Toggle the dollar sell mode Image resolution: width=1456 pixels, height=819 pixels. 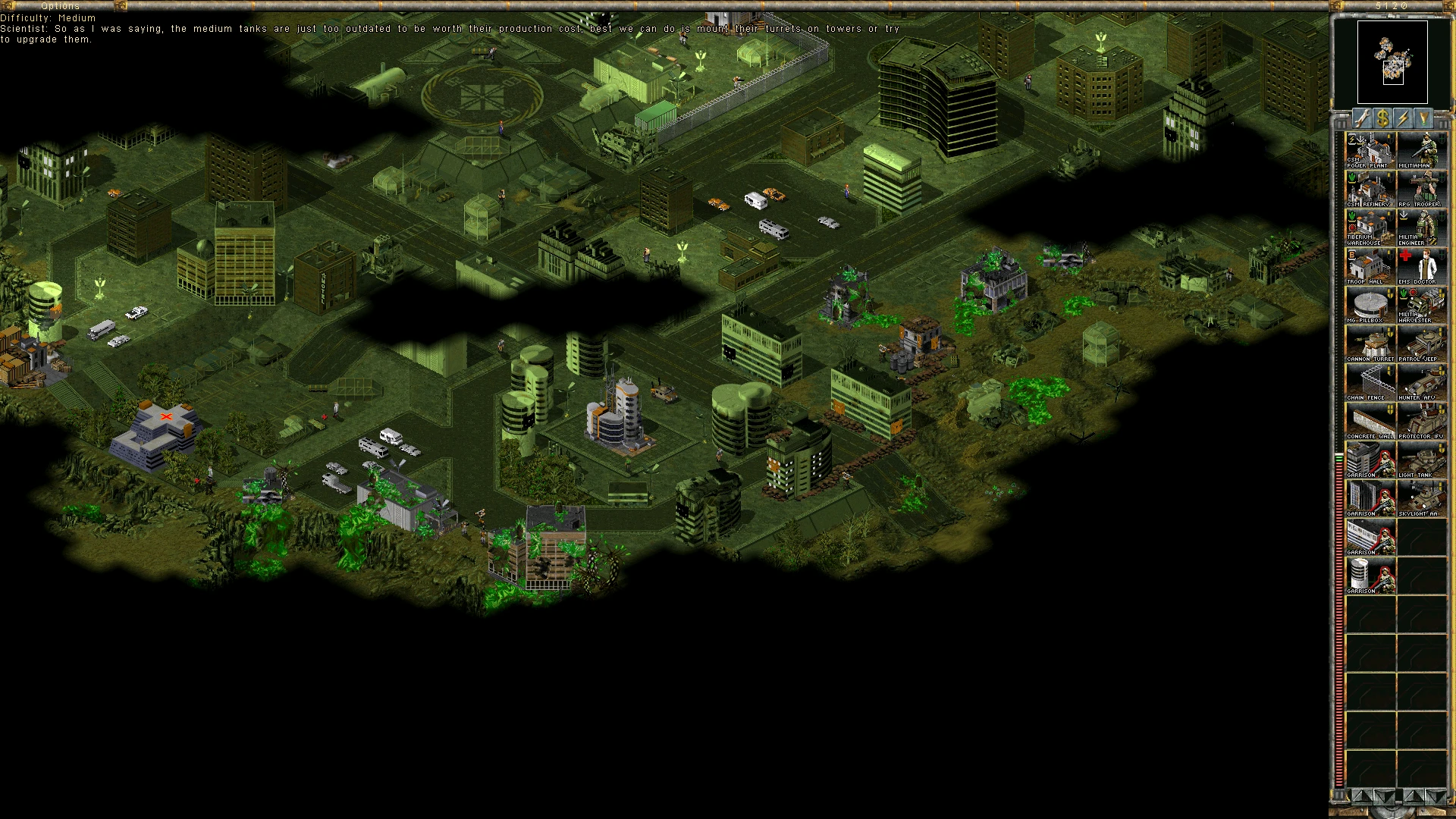click(1383, 118)
